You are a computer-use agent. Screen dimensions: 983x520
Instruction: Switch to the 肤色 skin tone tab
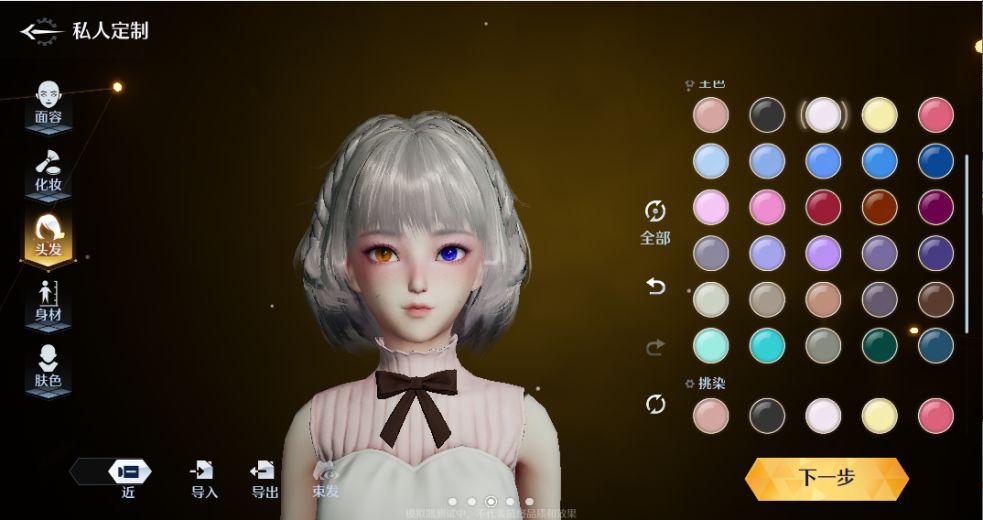pyautogui.click(x=48, y=367)
